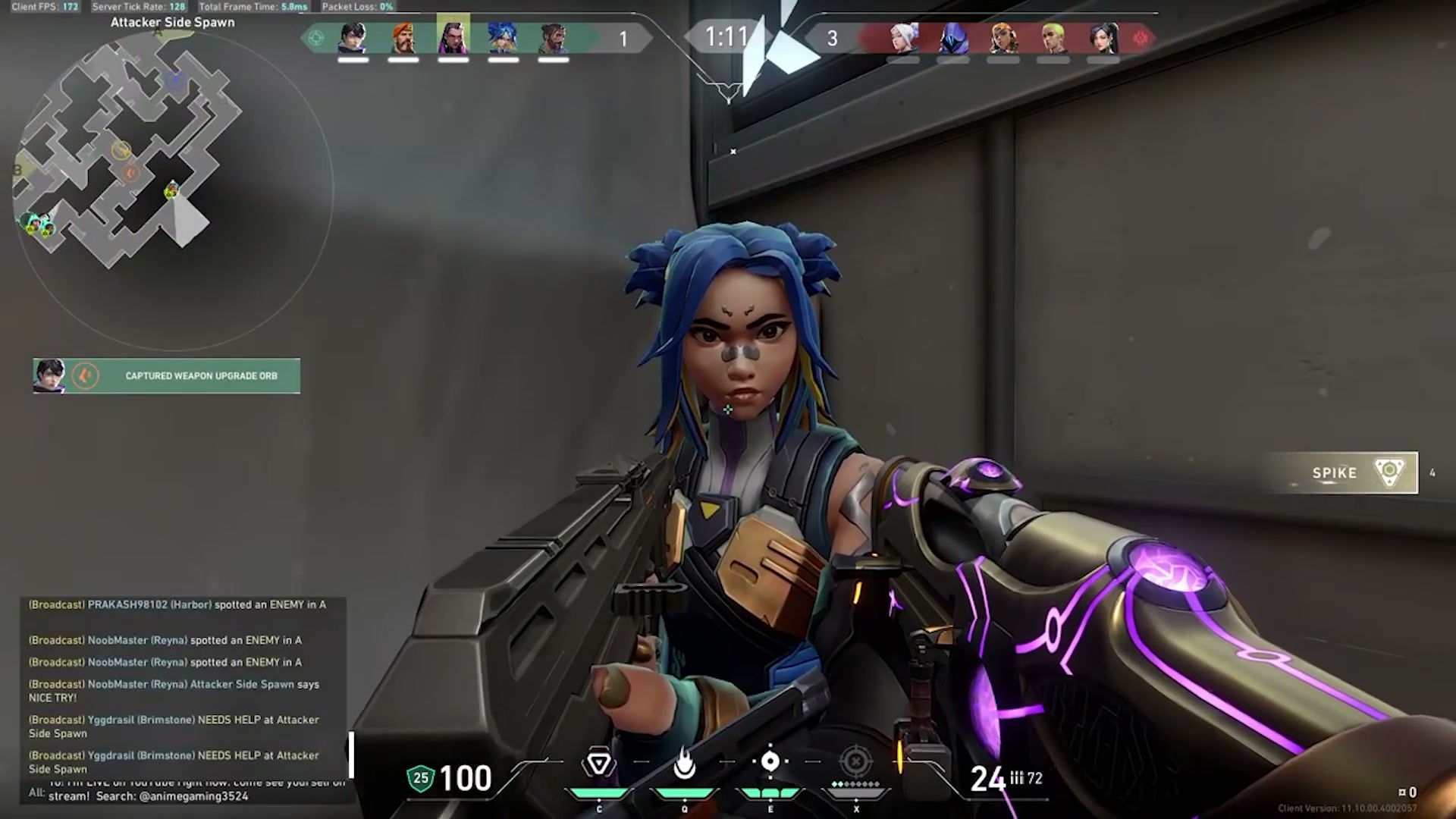
Task: Activate the Stim Beacon ability icon
Action: pos(598,763)
